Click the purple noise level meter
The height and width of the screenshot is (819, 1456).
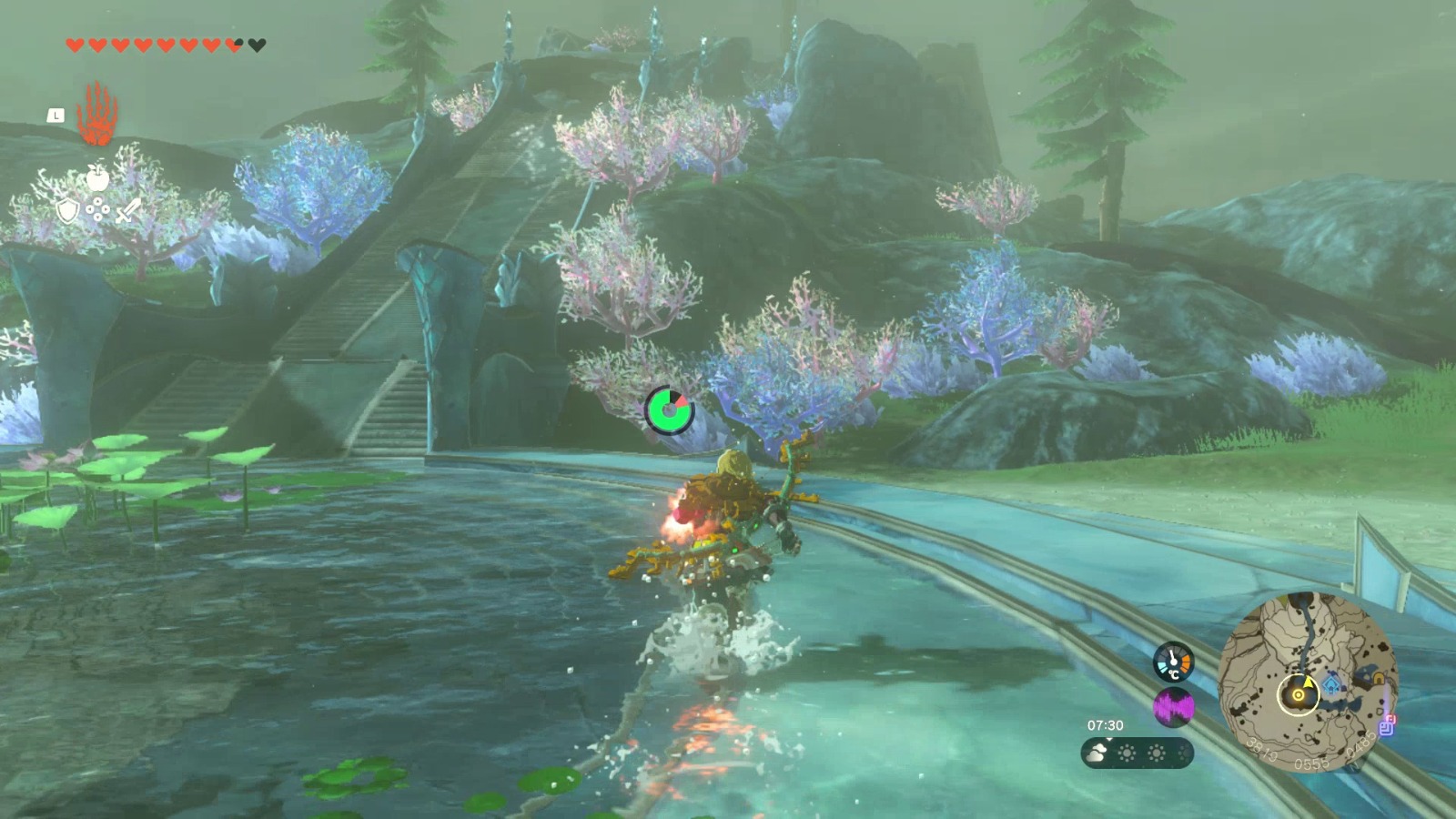[x=1175, y=704]
